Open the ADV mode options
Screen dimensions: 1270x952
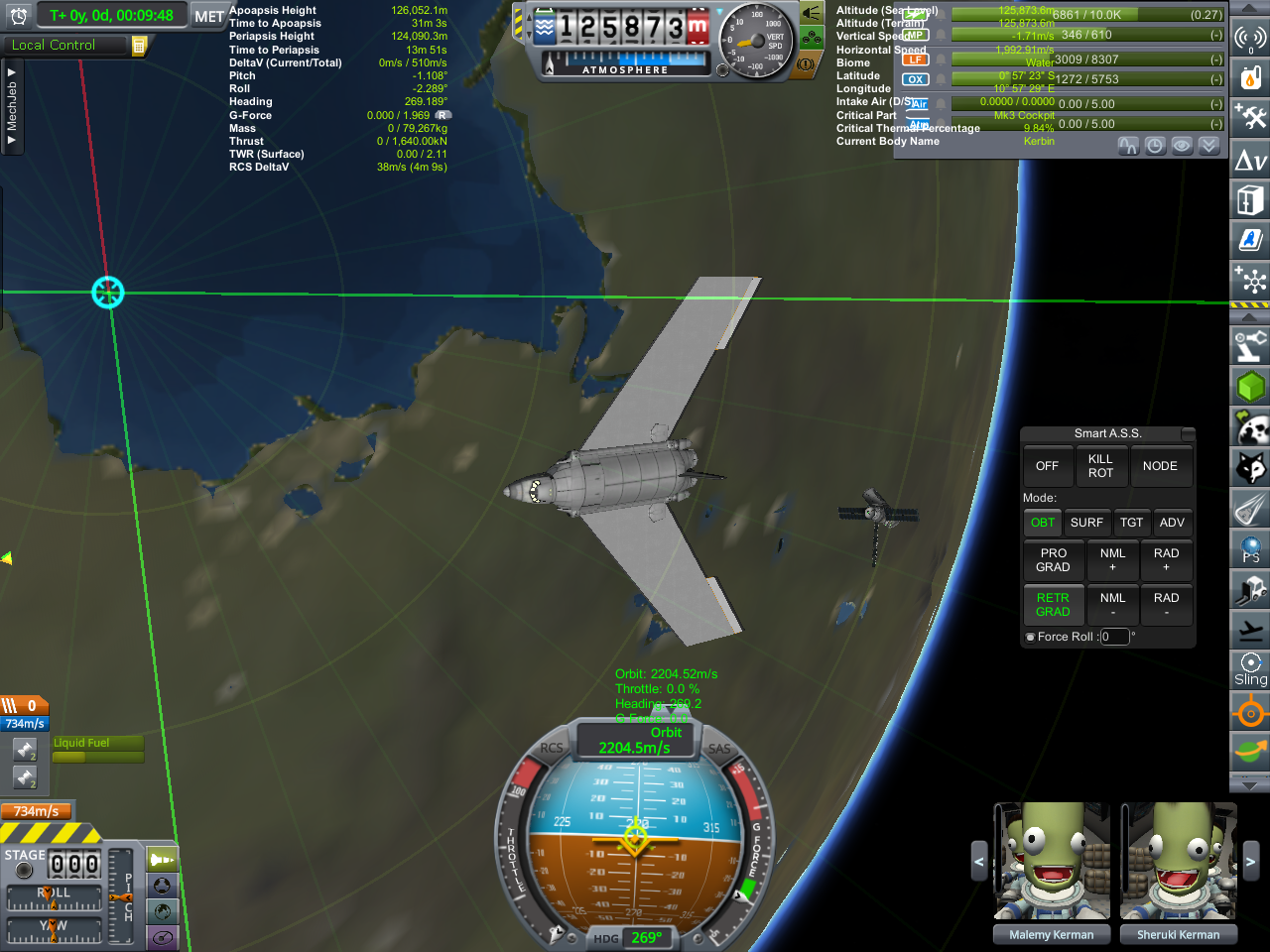(1172, 523)
